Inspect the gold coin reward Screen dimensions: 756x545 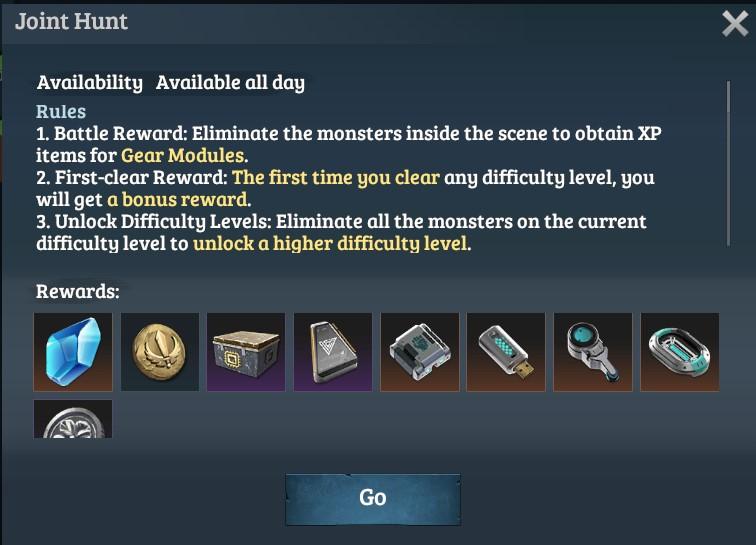pos(160,352)
